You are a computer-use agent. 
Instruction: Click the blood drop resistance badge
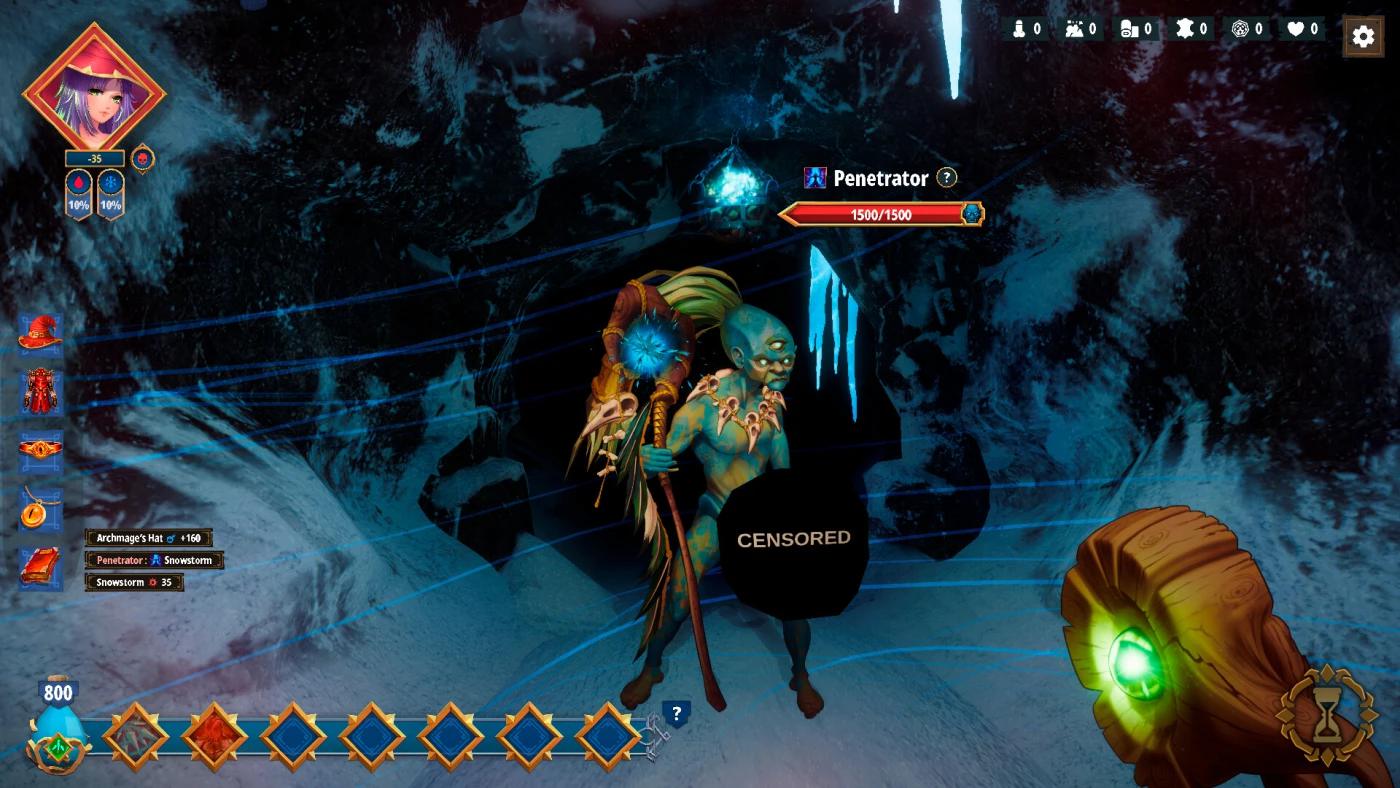79,194
